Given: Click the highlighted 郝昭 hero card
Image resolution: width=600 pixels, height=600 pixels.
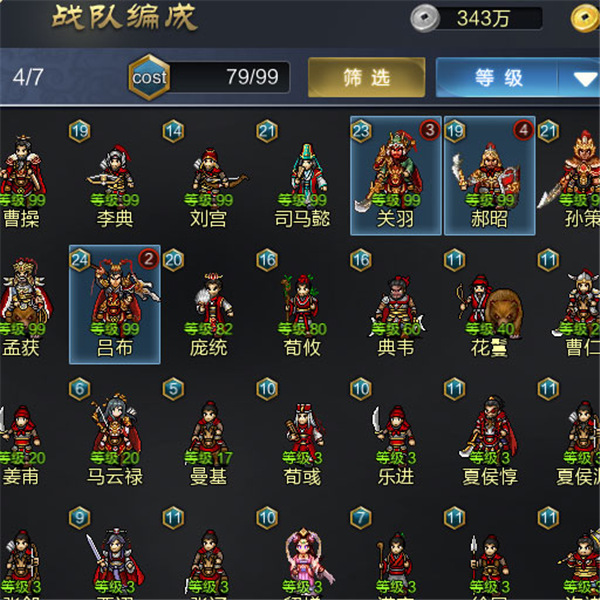Looking at the screenshot, I should click(x=489, y=176).
